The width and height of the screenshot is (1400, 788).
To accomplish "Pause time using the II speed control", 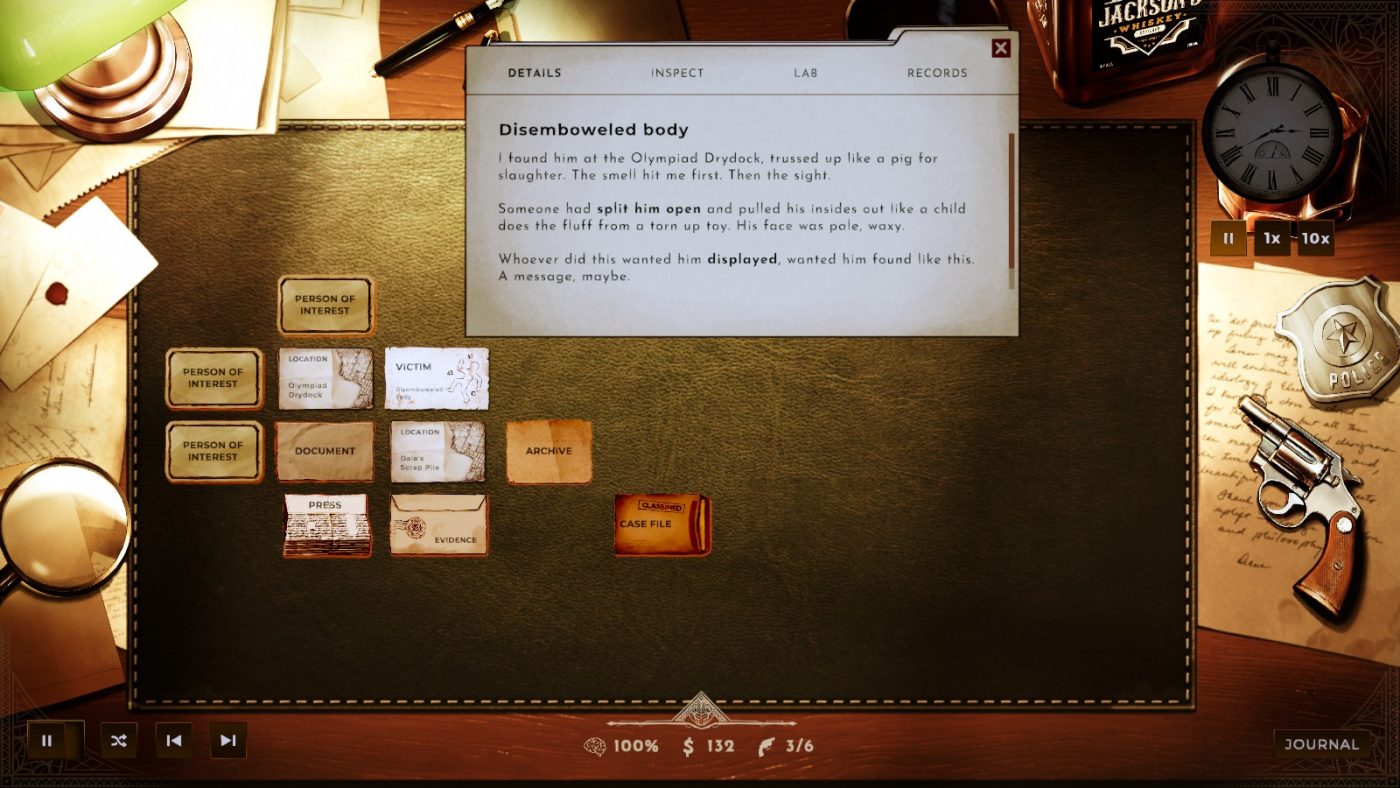I will pos(1227,239).
